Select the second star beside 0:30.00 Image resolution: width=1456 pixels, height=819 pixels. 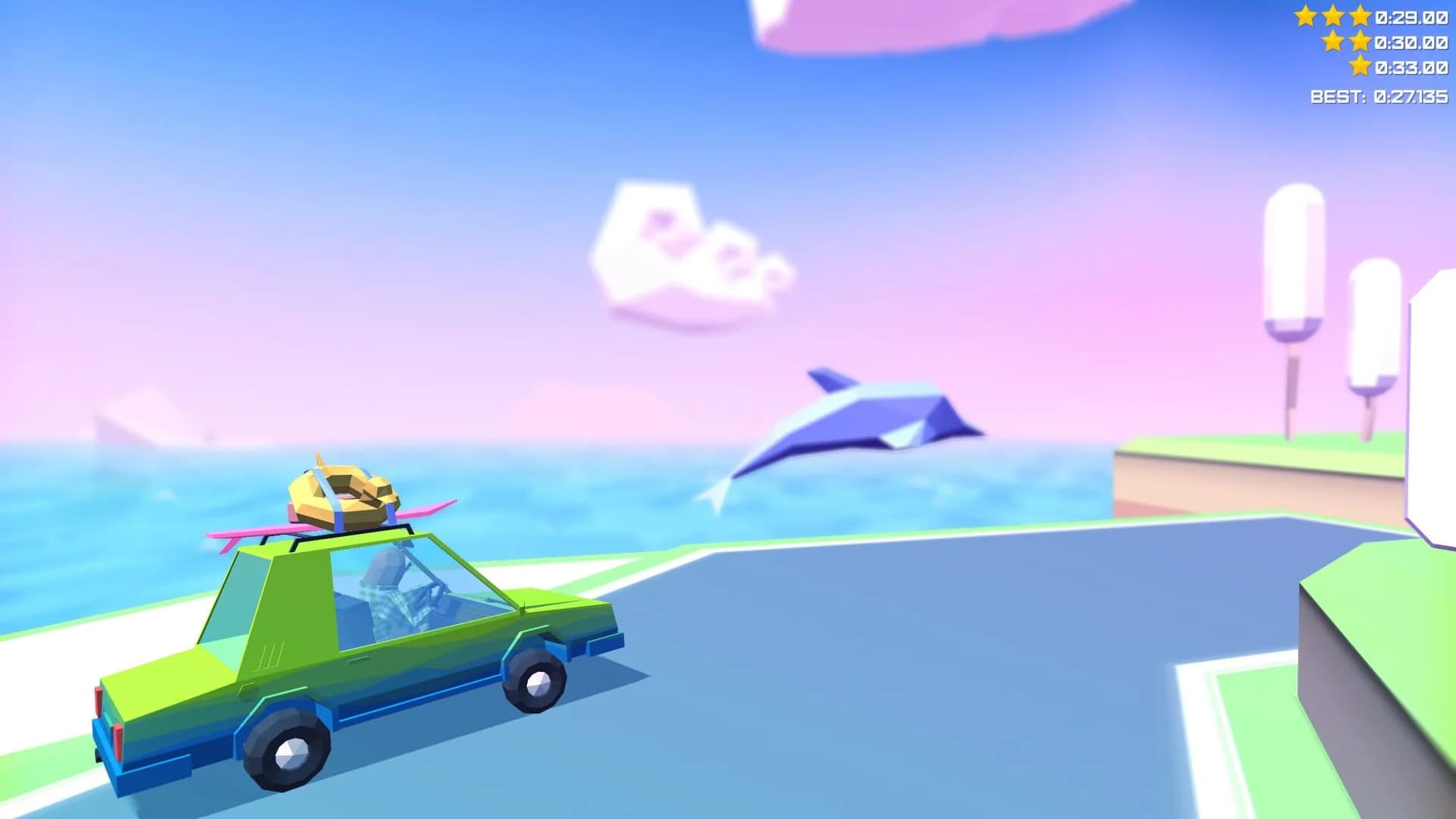click(x=1360, y=43)
